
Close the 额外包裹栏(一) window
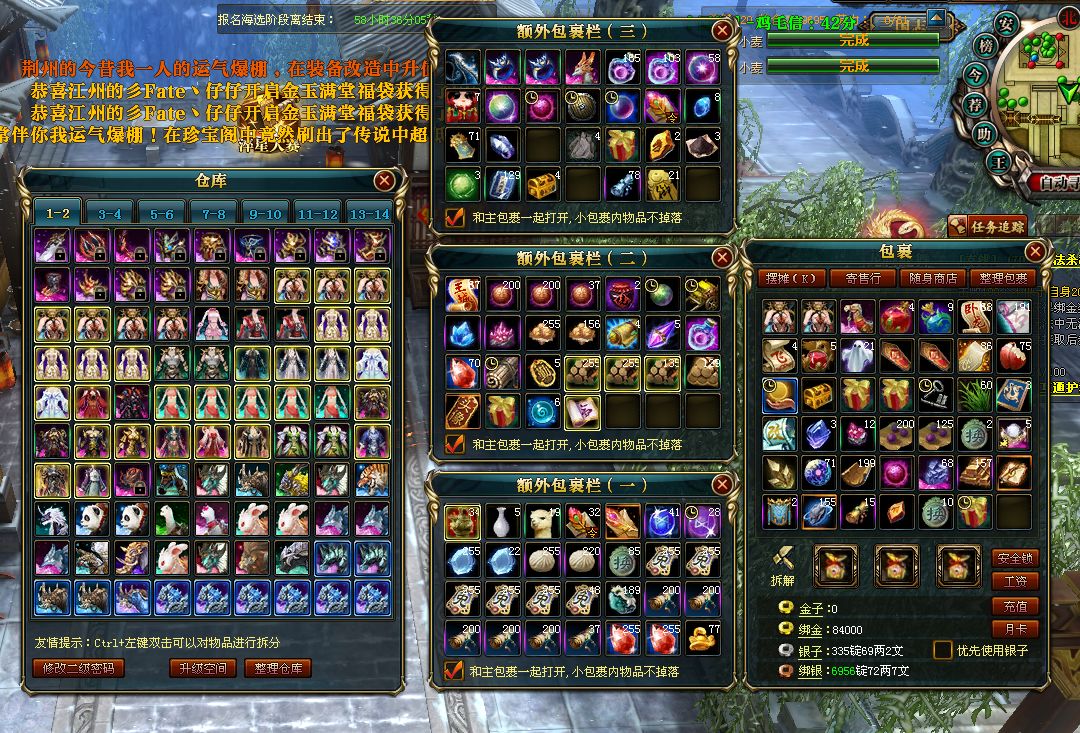[x=721, y=485]
